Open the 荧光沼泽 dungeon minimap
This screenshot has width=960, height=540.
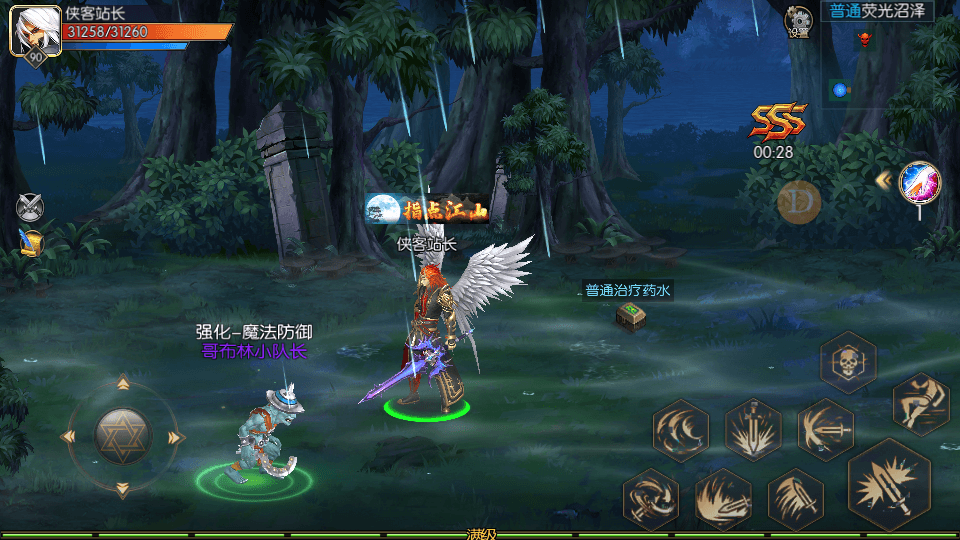877,59
